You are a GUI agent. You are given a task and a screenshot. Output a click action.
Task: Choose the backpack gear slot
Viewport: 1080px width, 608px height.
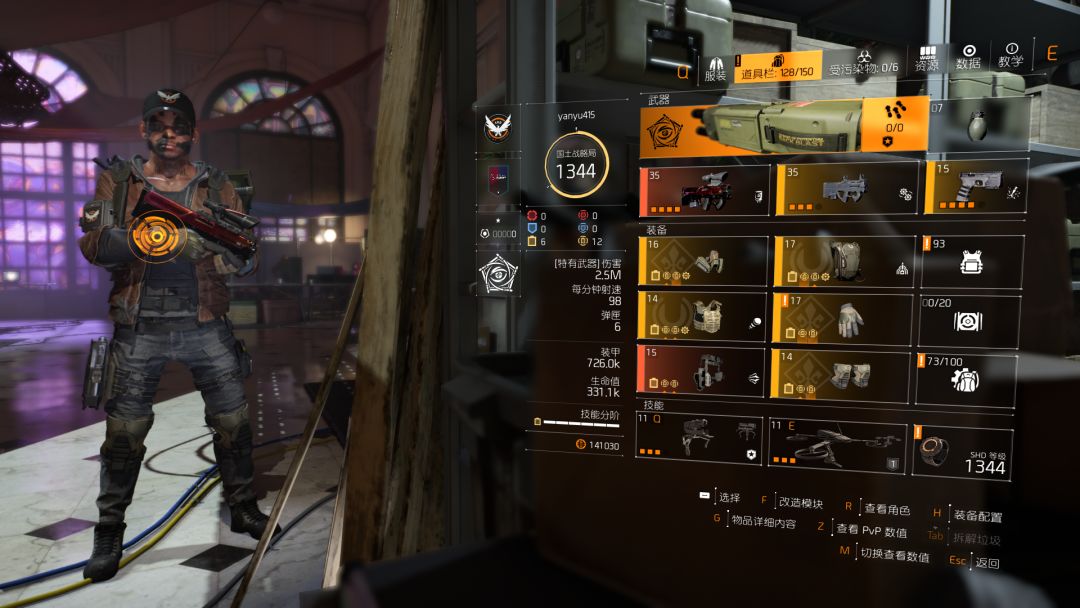point(846,262)
